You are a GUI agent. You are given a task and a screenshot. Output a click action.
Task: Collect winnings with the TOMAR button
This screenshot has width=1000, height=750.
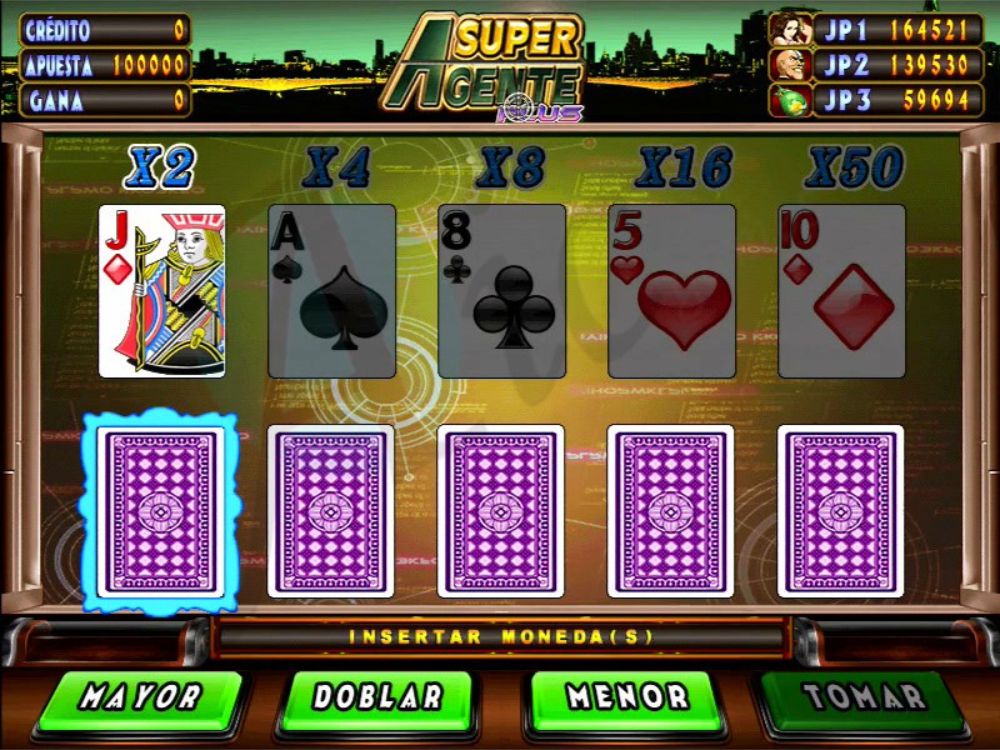point(864,698)
